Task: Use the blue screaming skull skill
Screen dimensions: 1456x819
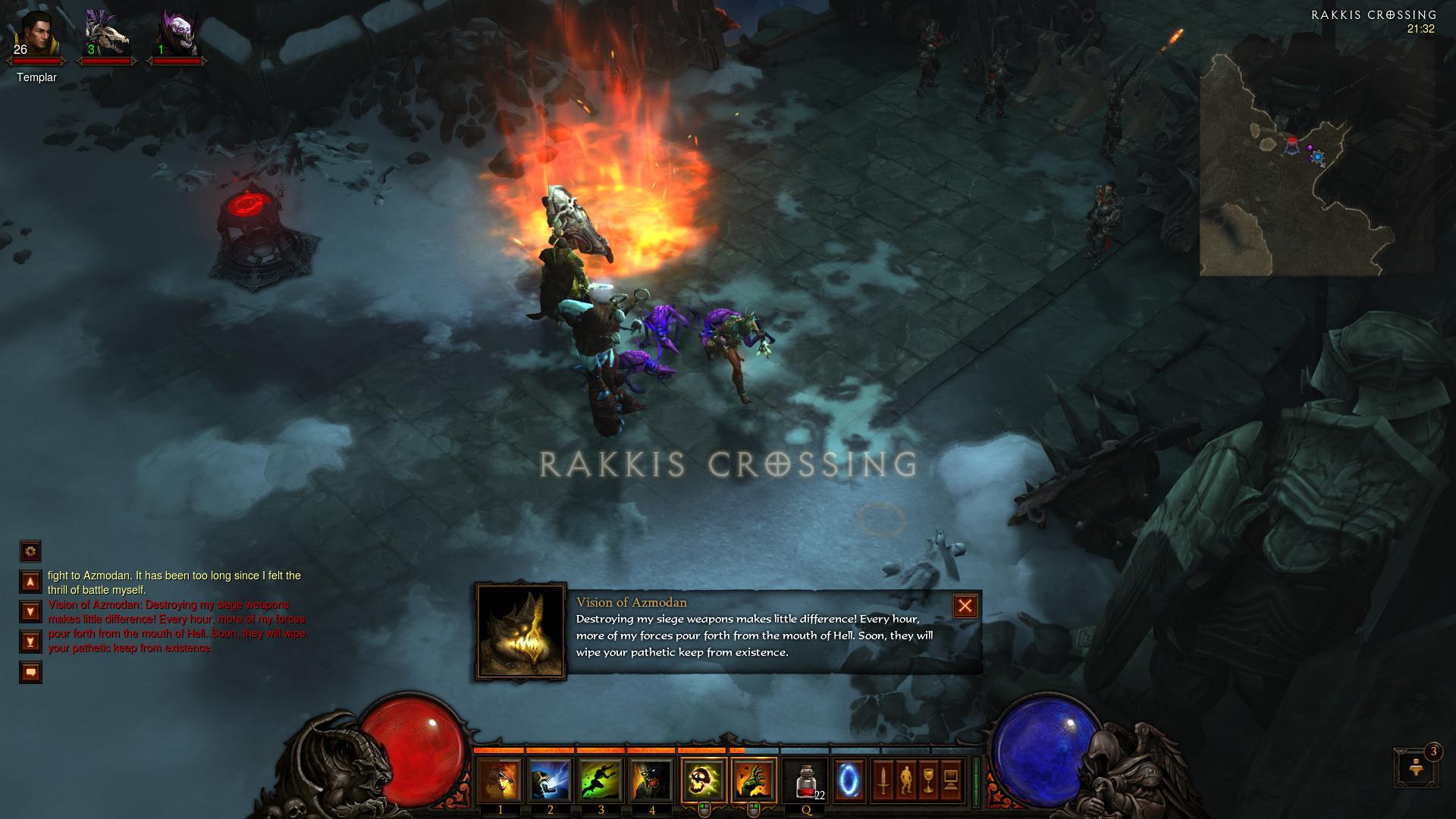Action: [x=551, y=780]
